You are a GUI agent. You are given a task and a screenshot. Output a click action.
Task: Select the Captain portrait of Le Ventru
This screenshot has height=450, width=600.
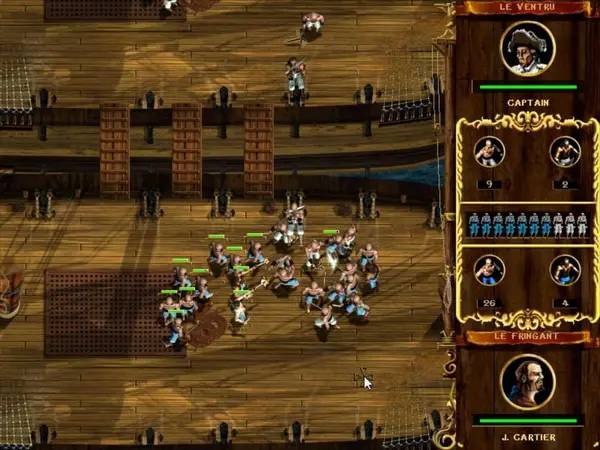[527, 48]
